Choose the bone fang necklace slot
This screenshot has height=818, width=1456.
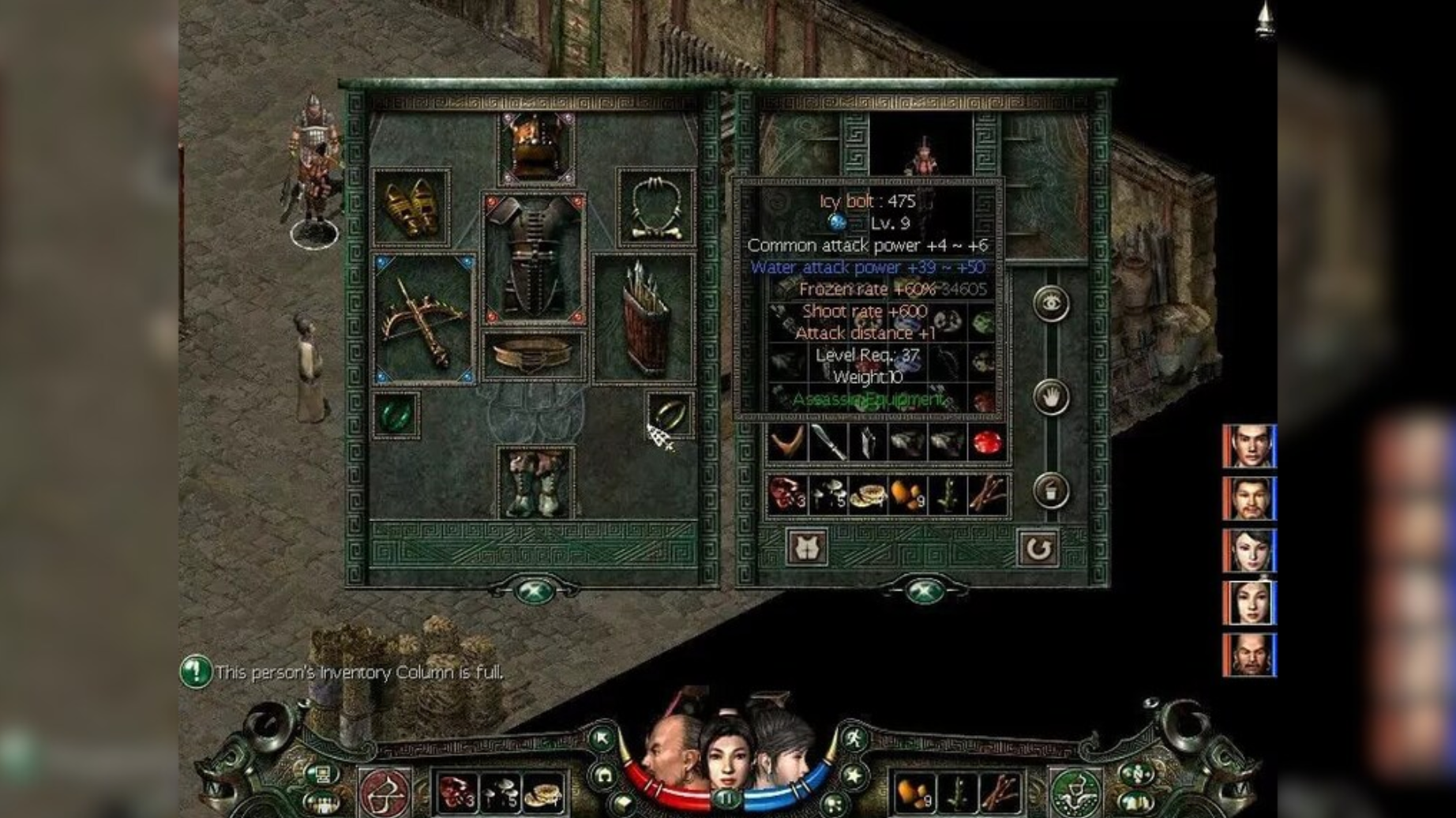point(655,208)
